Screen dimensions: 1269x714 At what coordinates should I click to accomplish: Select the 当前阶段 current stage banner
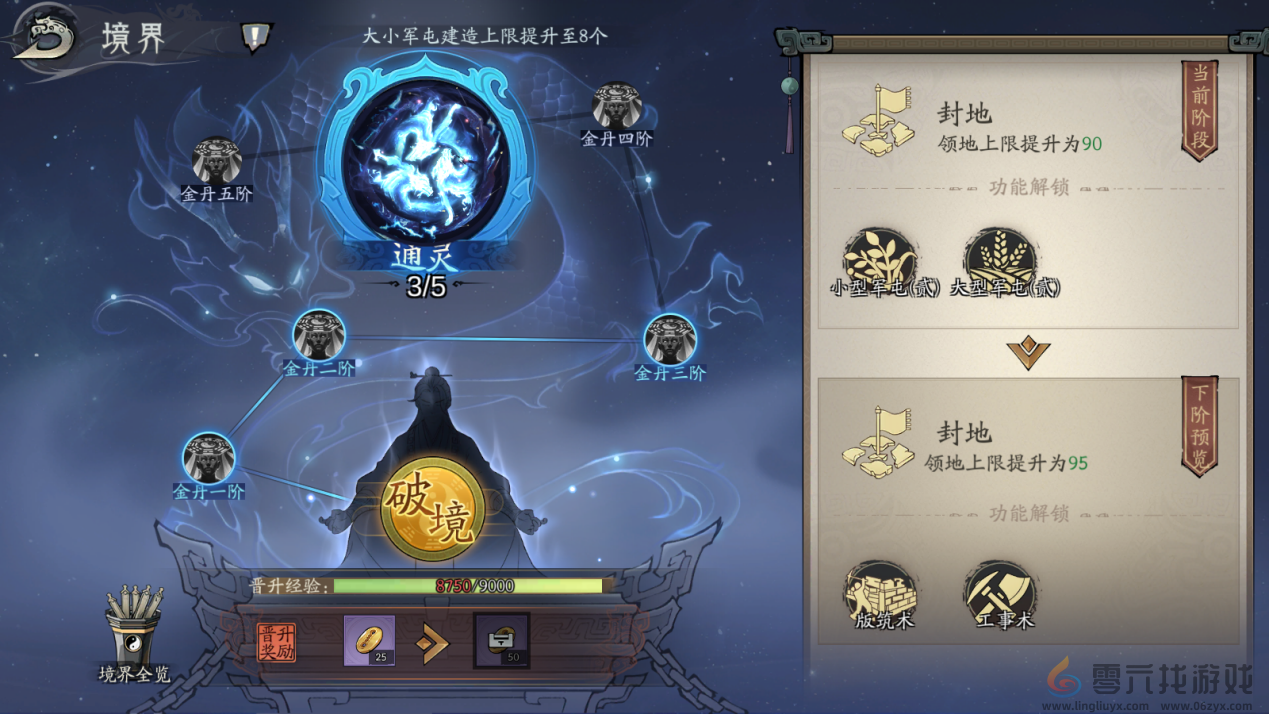tap(1200, 110)
